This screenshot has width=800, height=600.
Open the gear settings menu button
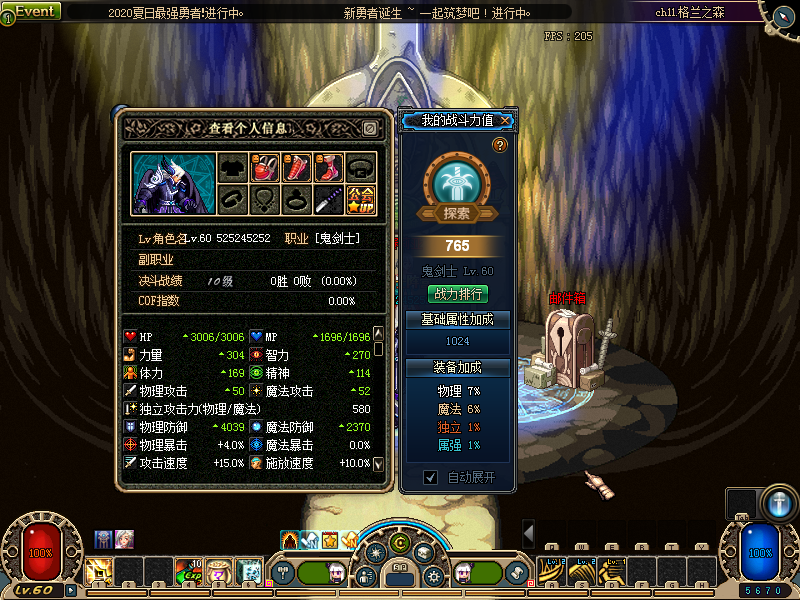coord(433,576)
